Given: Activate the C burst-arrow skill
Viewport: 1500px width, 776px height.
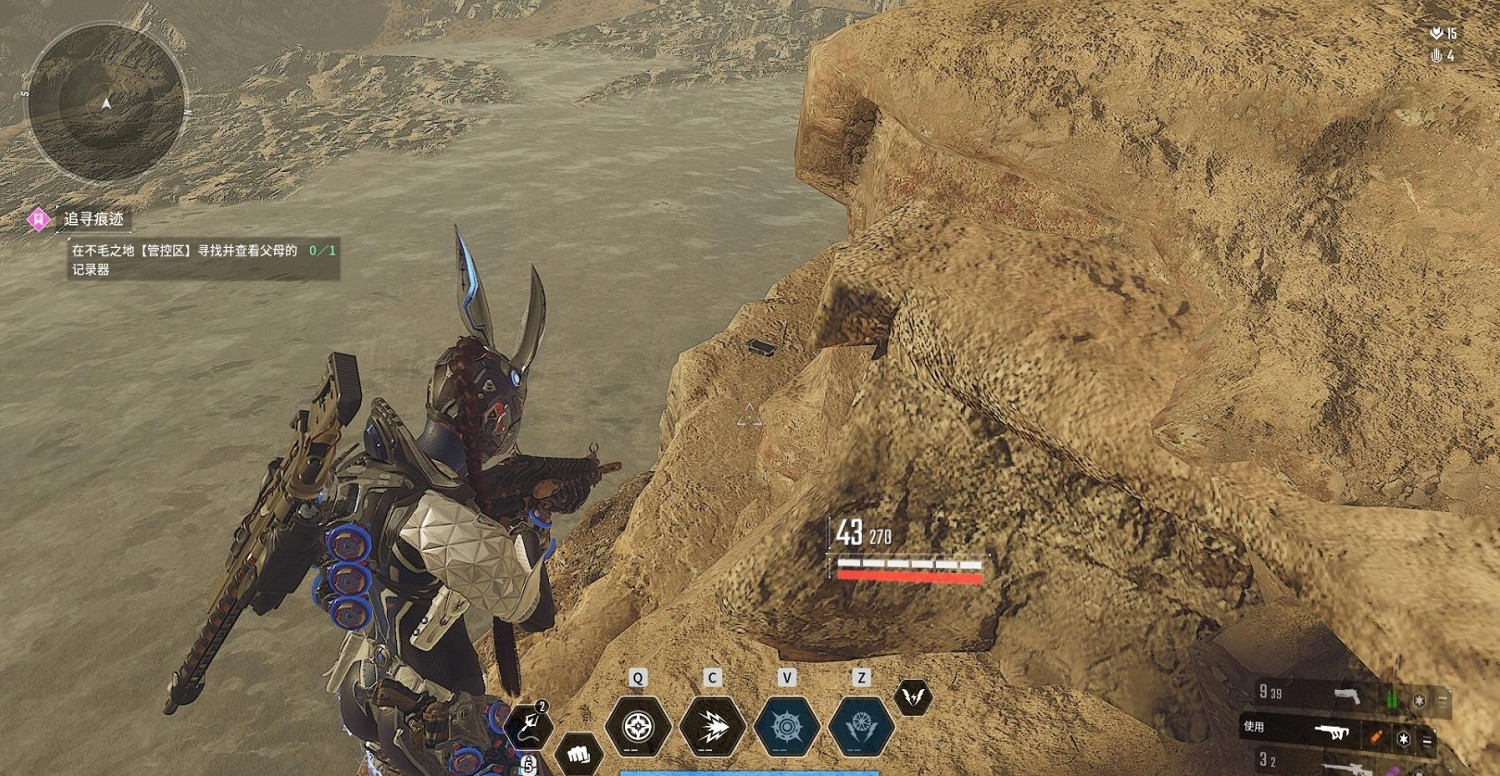Looking at the screenshot, I should click(712, 726).
